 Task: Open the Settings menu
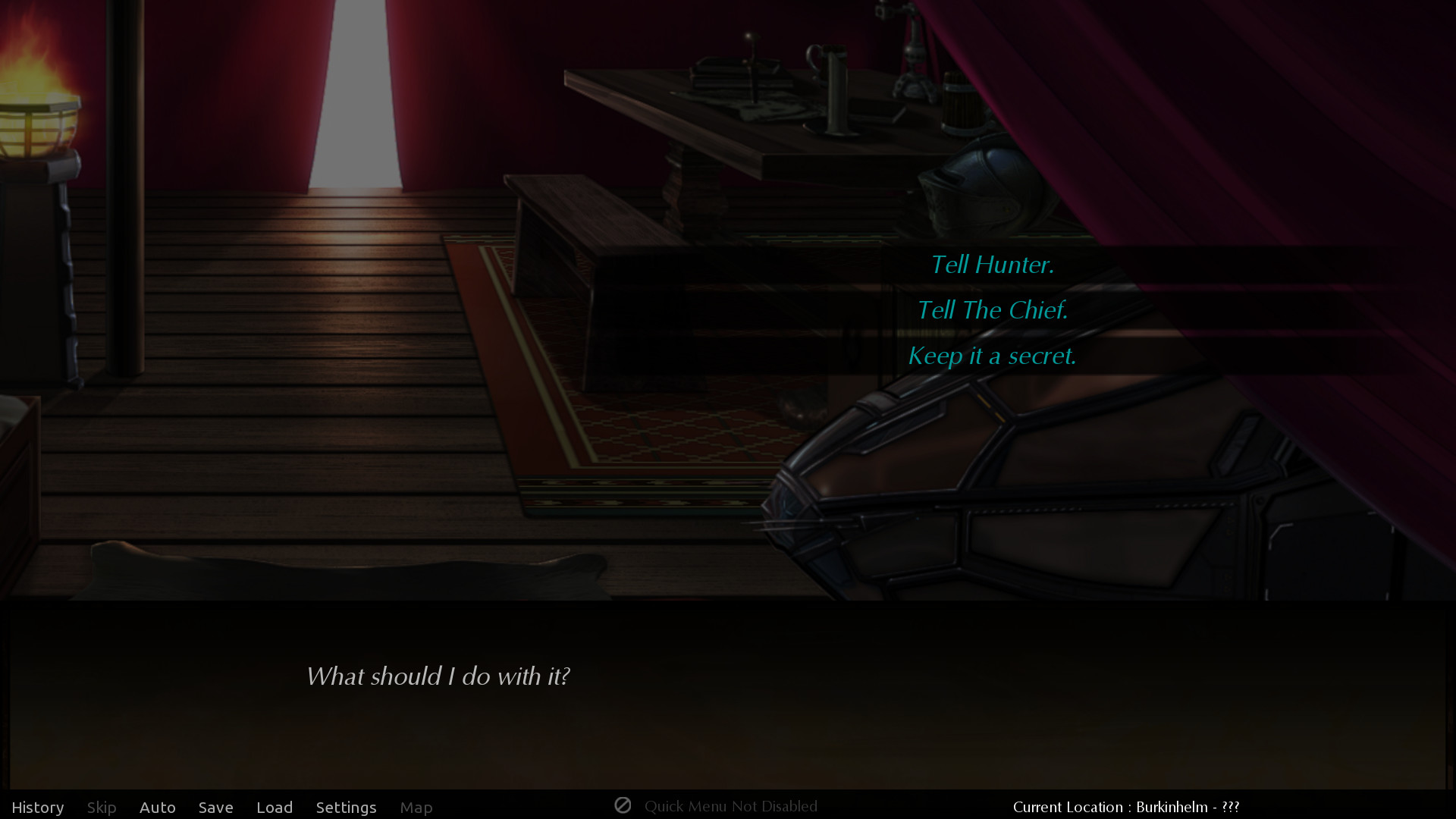tap(346, 807)
